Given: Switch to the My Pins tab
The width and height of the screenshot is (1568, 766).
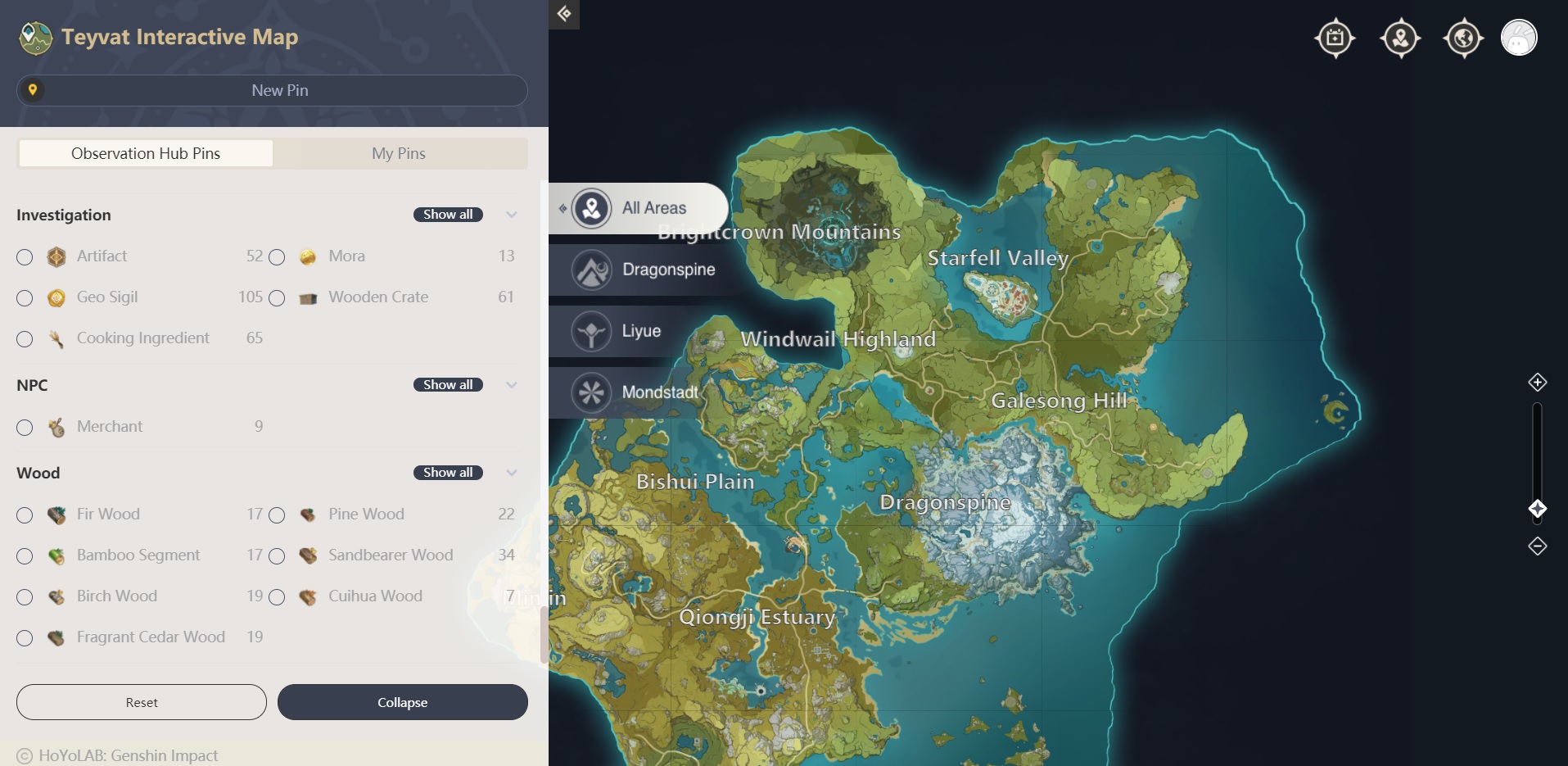Looking at the screenshot, I should click(400, 153).
